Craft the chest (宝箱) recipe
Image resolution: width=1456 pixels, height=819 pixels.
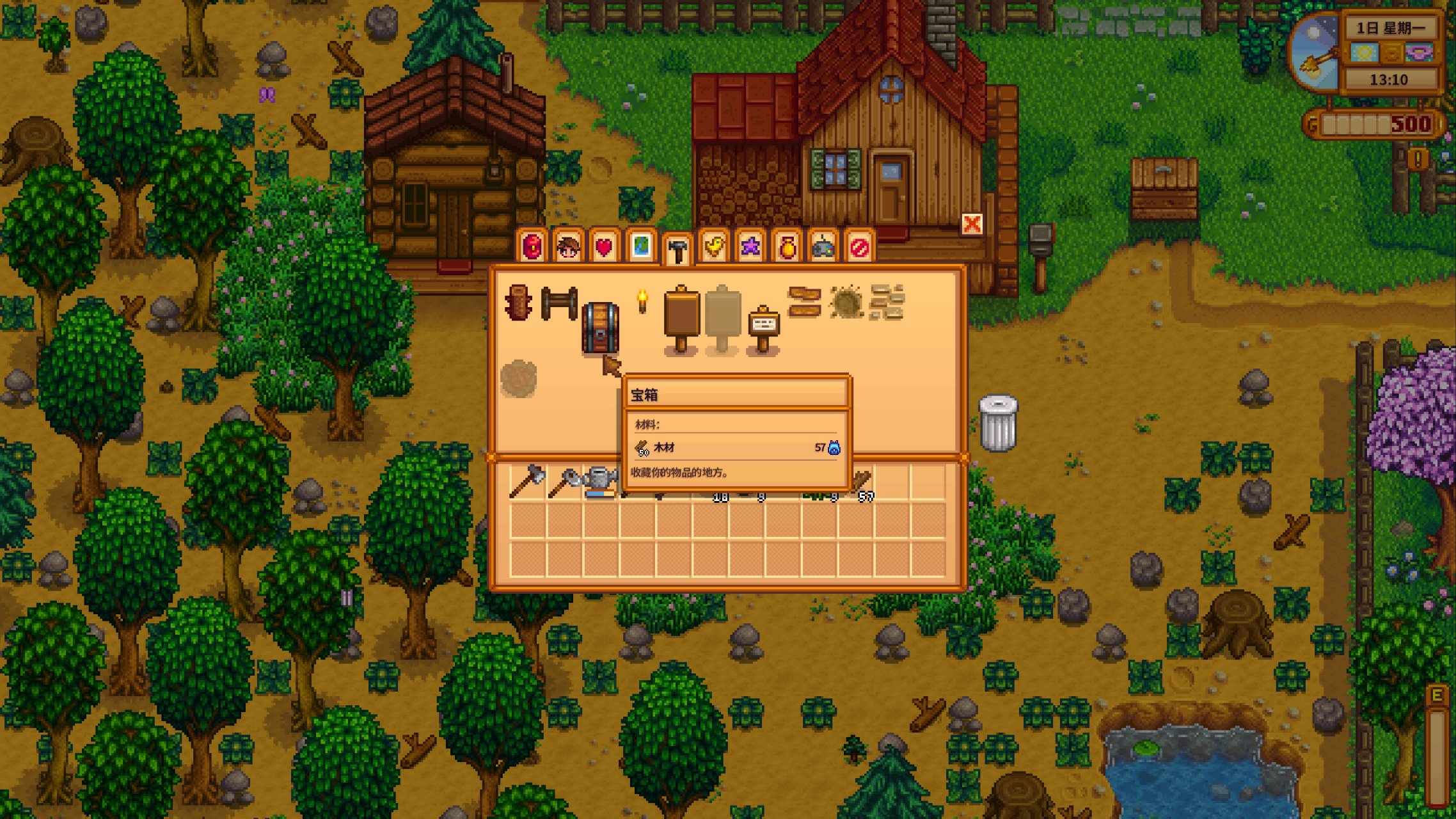[x=600, y=327]
